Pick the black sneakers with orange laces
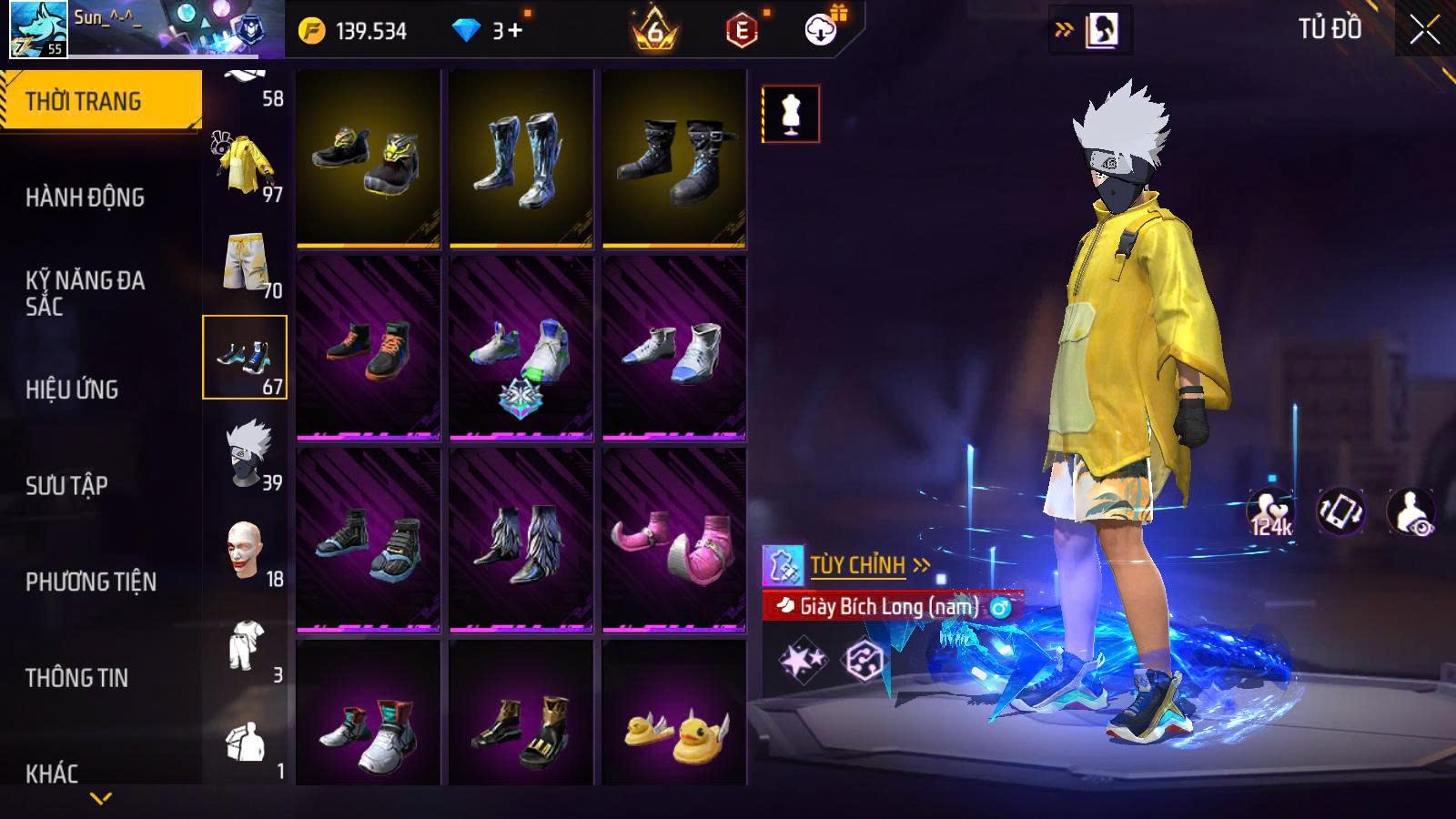The width and height of the screenshot is (1456, 819). tap(368, 349)
